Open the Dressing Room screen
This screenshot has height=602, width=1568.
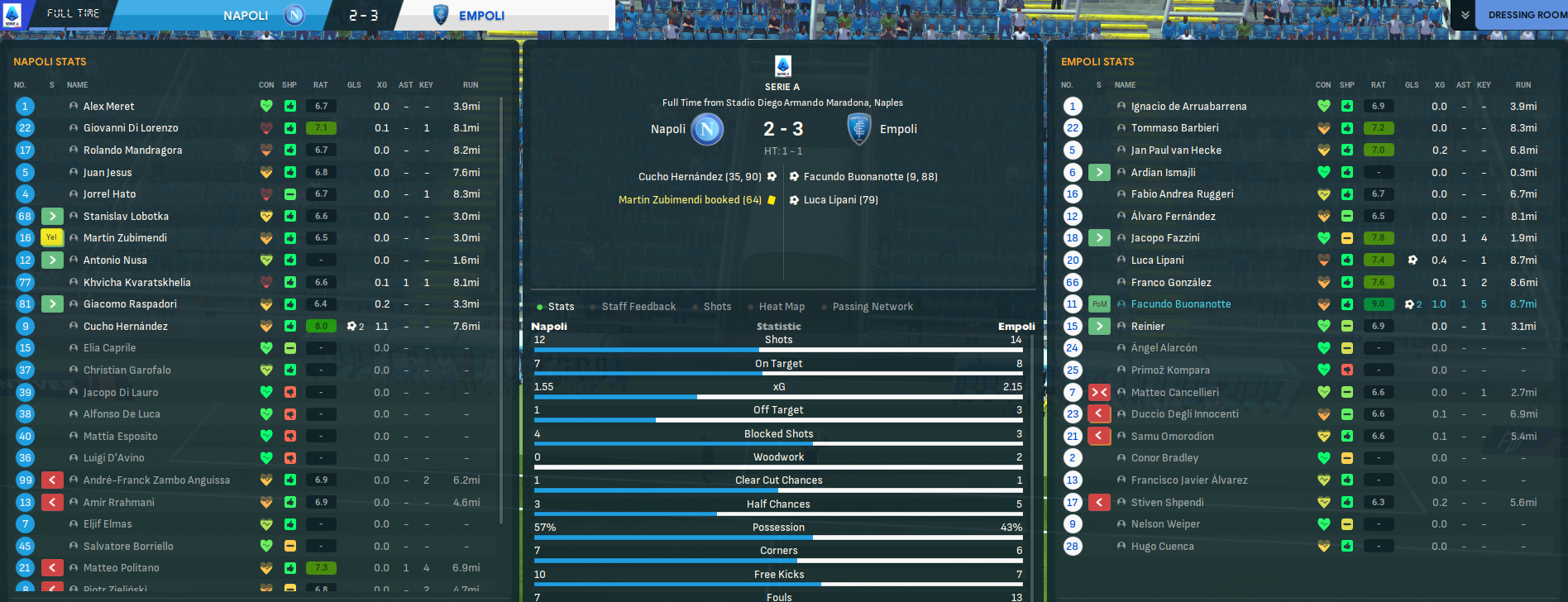(1527, 15)
